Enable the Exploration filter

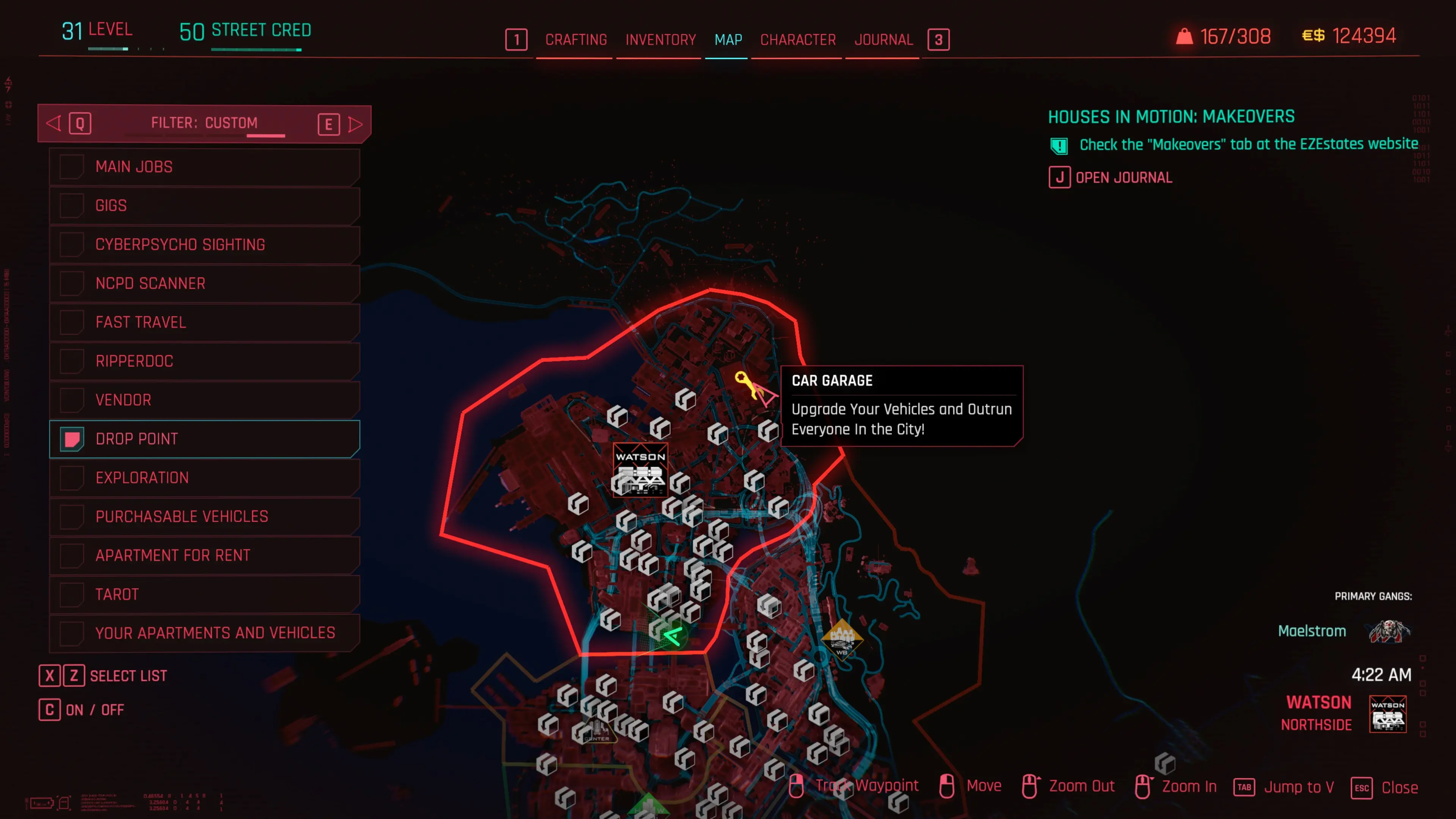(72, 478)
